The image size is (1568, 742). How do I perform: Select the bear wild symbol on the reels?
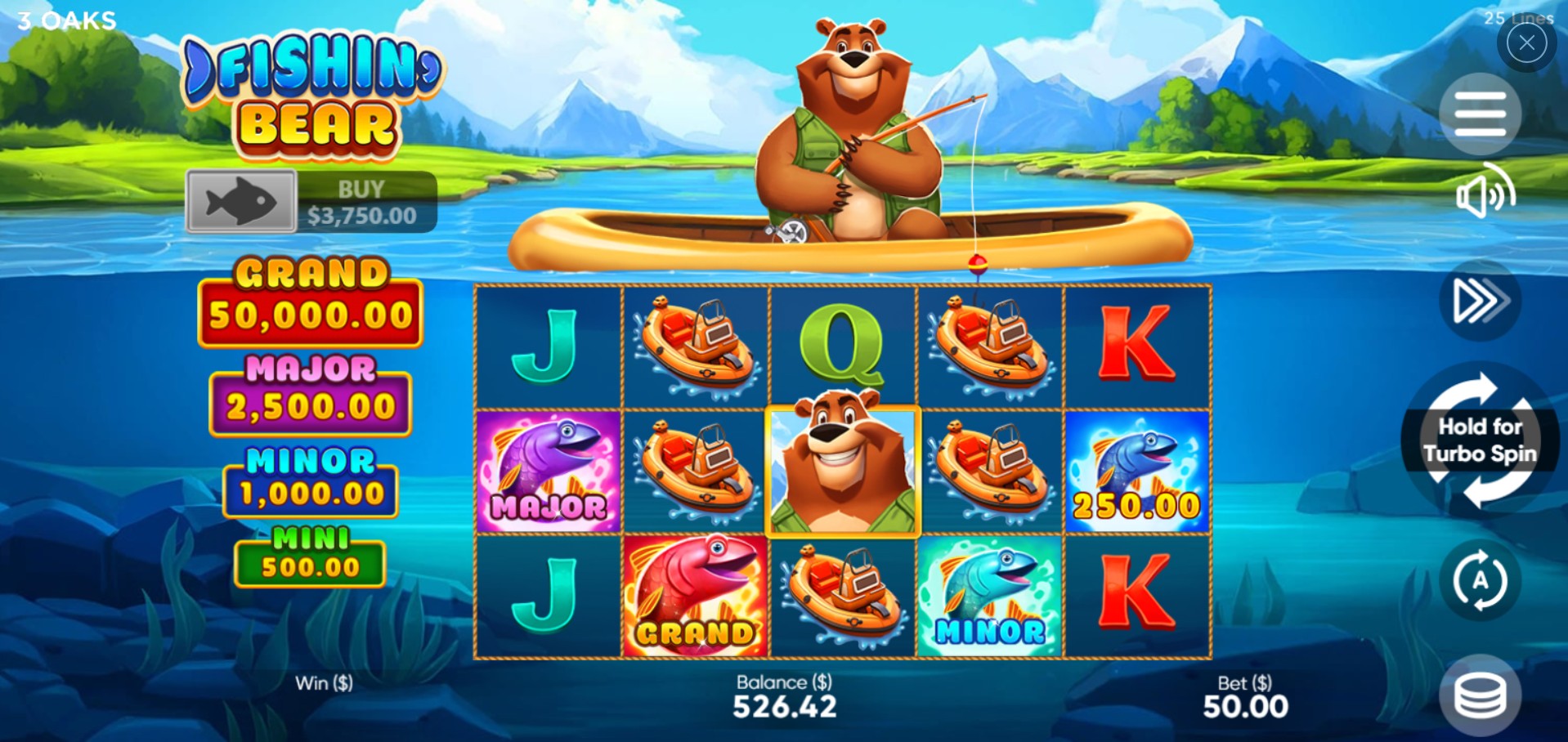point(843,471)
